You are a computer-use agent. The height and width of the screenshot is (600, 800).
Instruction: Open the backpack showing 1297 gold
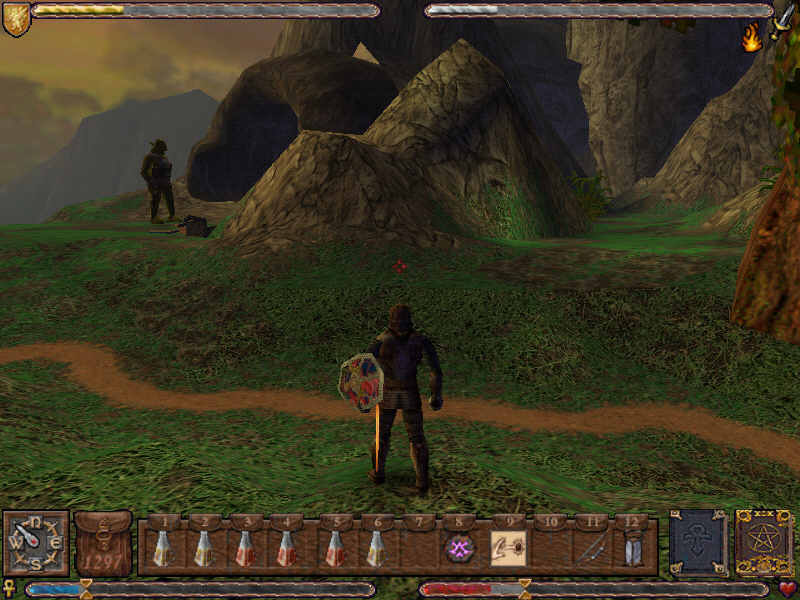(x=103, y=544)
